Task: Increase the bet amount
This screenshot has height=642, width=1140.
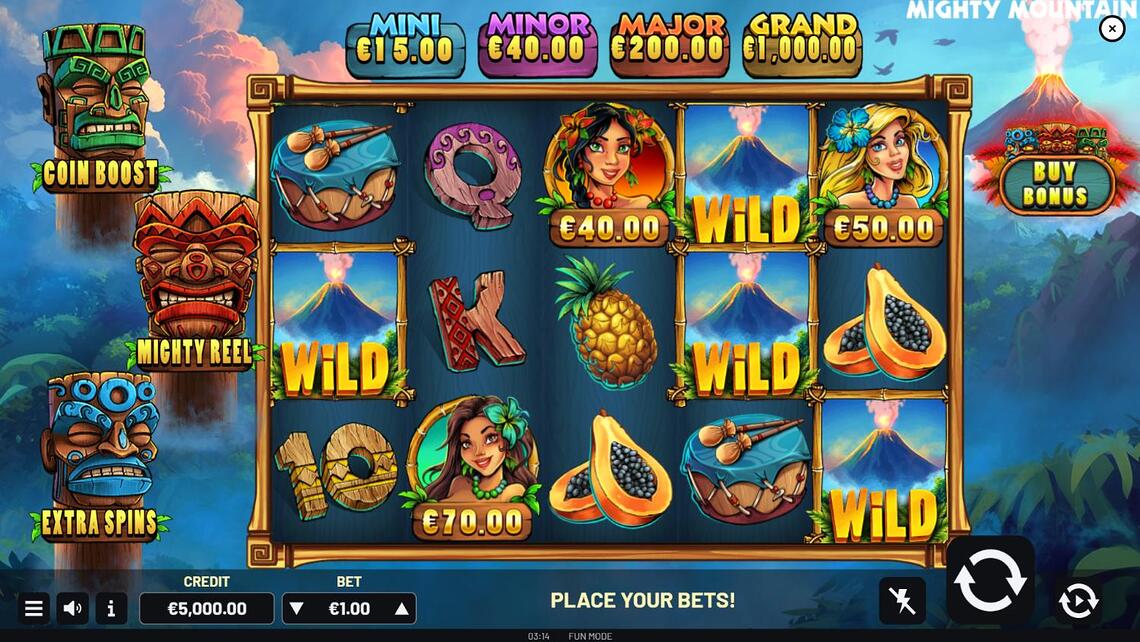Action: [x=402, y=608]
